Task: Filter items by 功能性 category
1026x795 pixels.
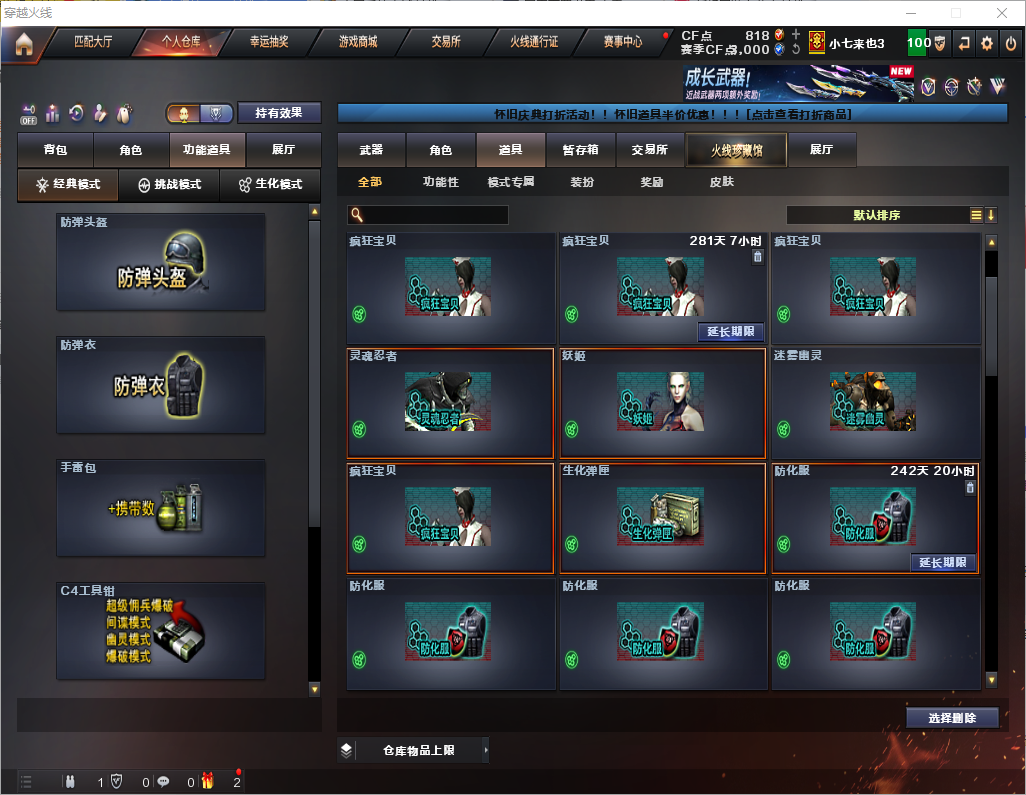Action: pyautogui.click(x=440, y=182)
